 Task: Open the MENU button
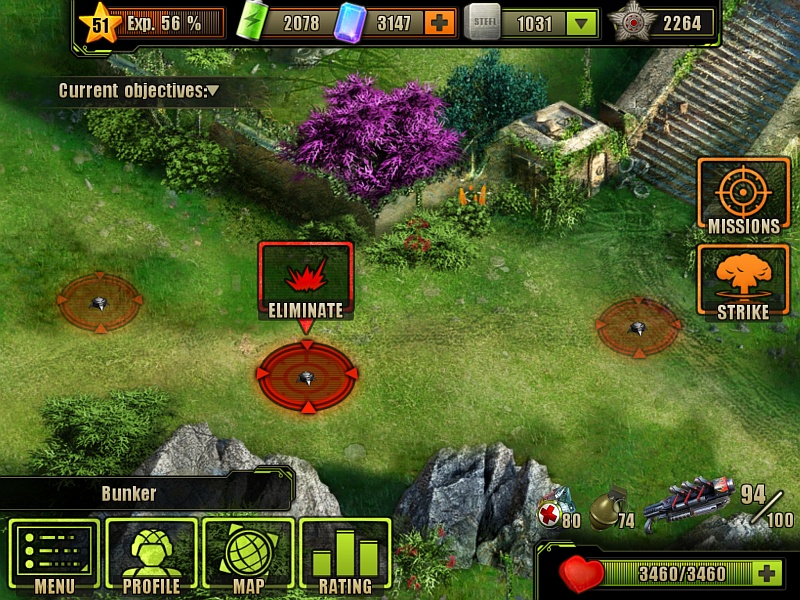54,557
